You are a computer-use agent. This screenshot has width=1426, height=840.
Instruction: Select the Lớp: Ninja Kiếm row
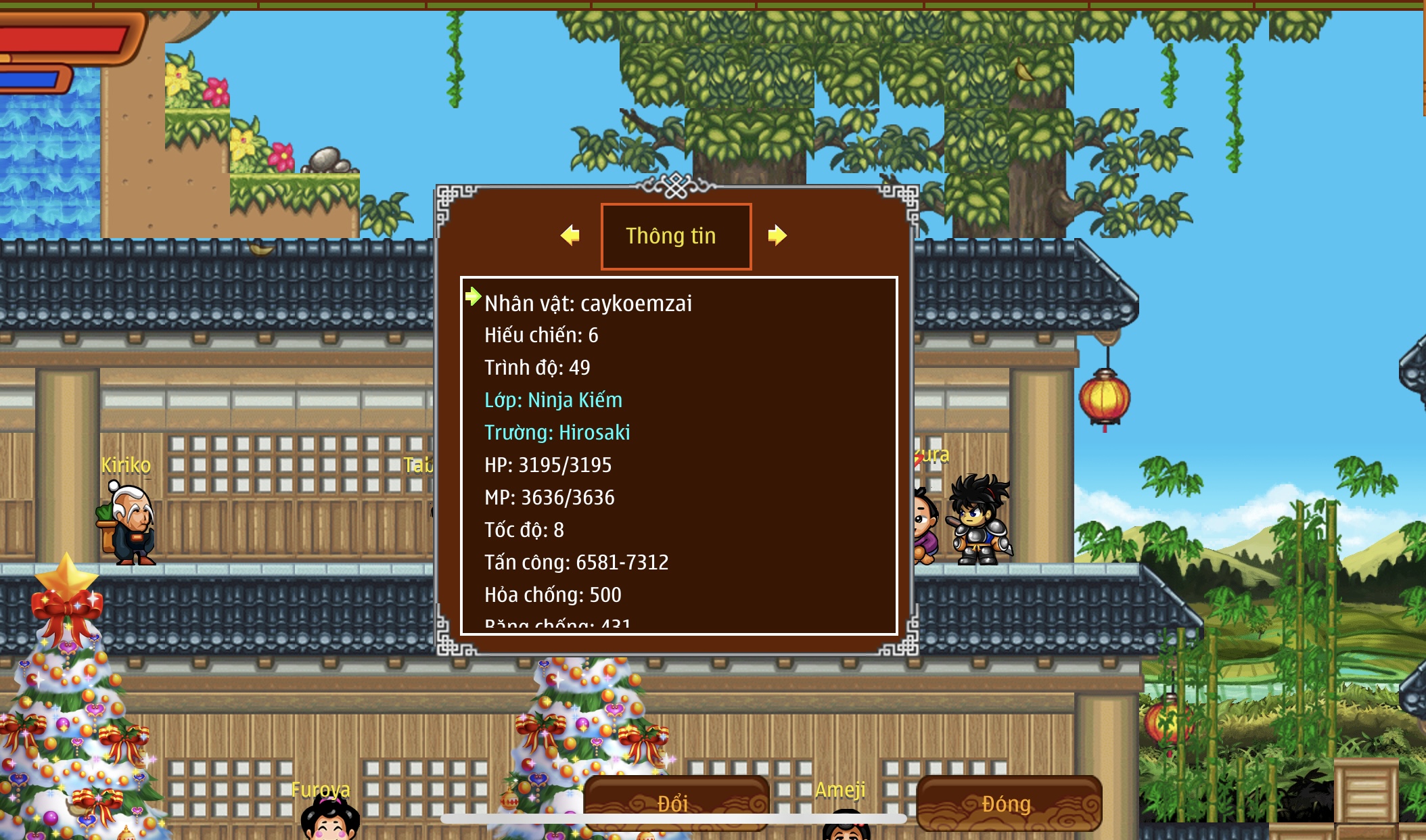[553, 400]
